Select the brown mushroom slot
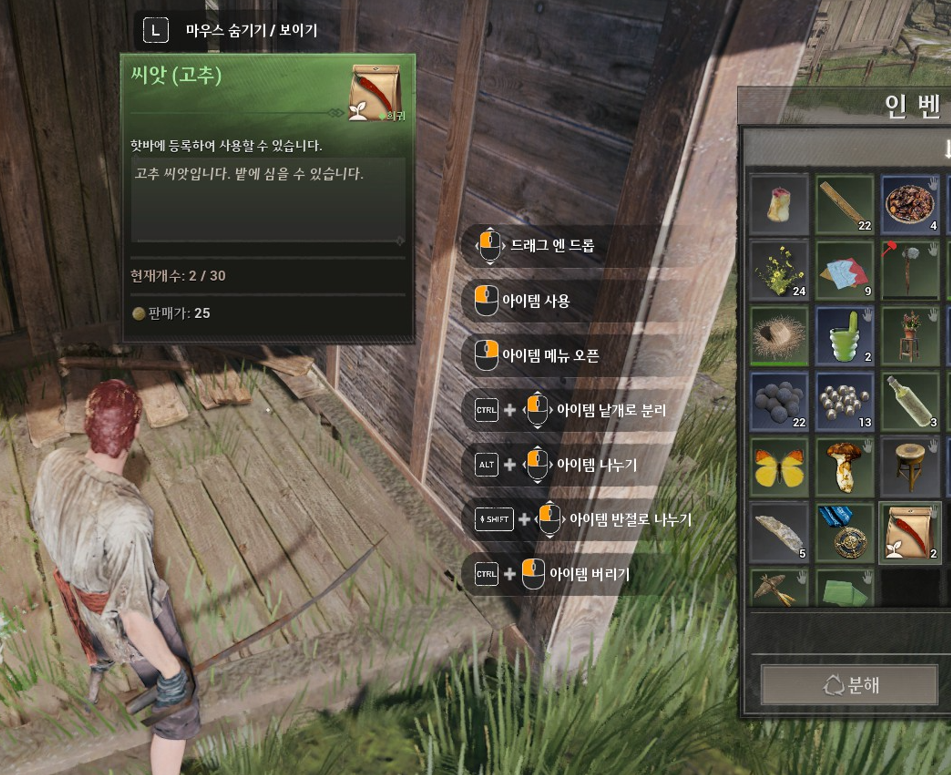The height and width of the screenshot is (775, 951). pyautogui.click(x=844, y=467)
